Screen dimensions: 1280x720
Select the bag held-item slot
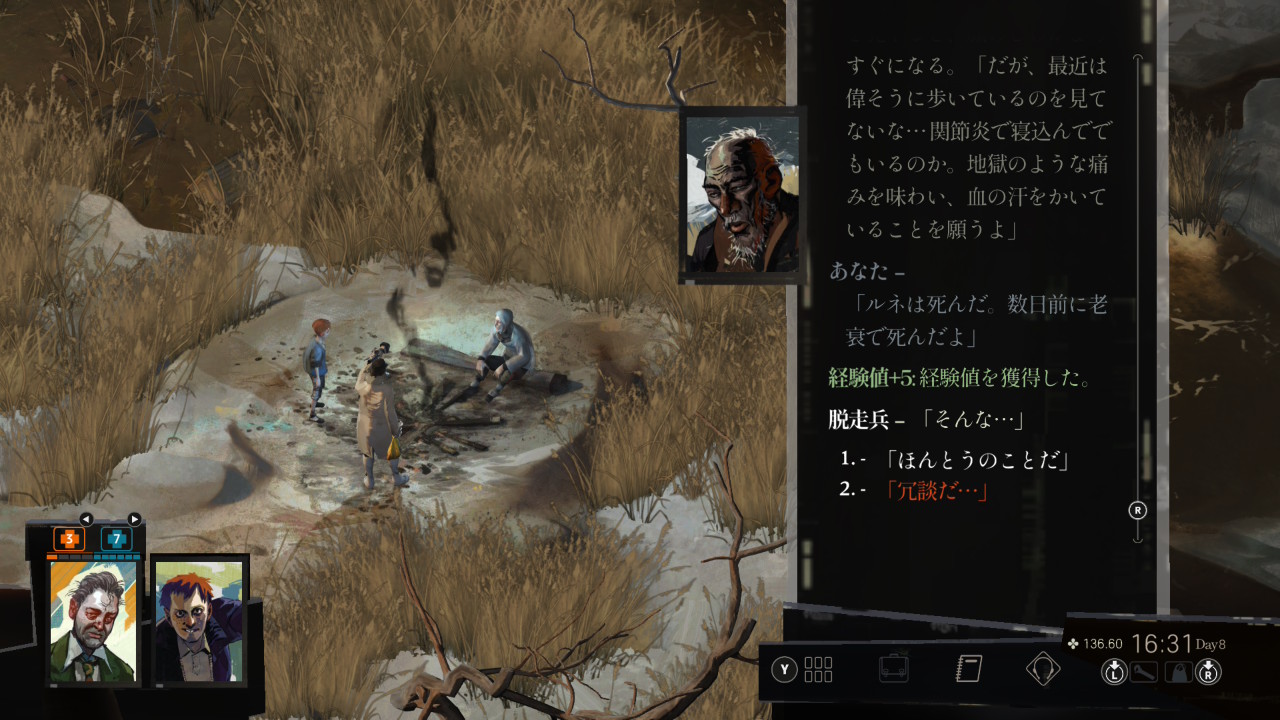(1180, 672)
